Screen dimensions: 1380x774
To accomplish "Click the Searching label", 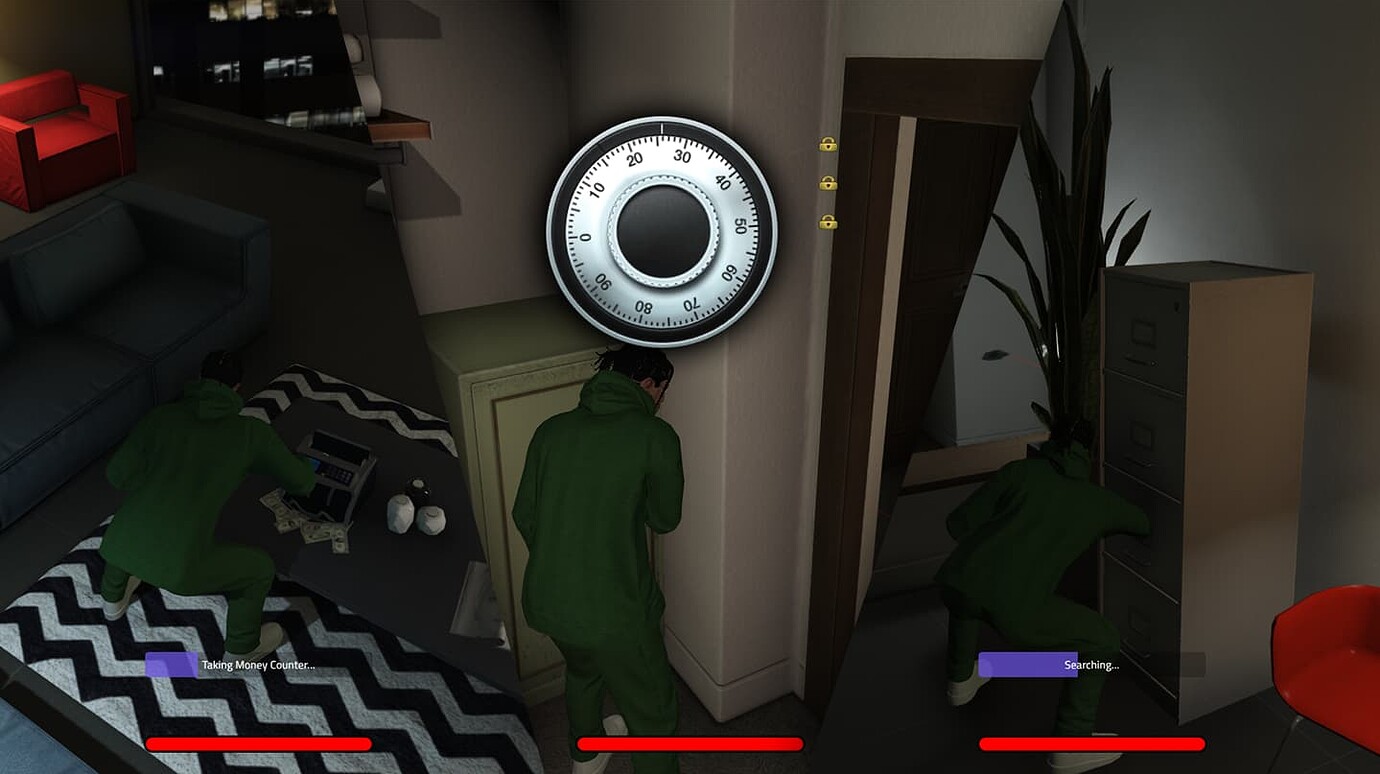I will pos(1090,664).
